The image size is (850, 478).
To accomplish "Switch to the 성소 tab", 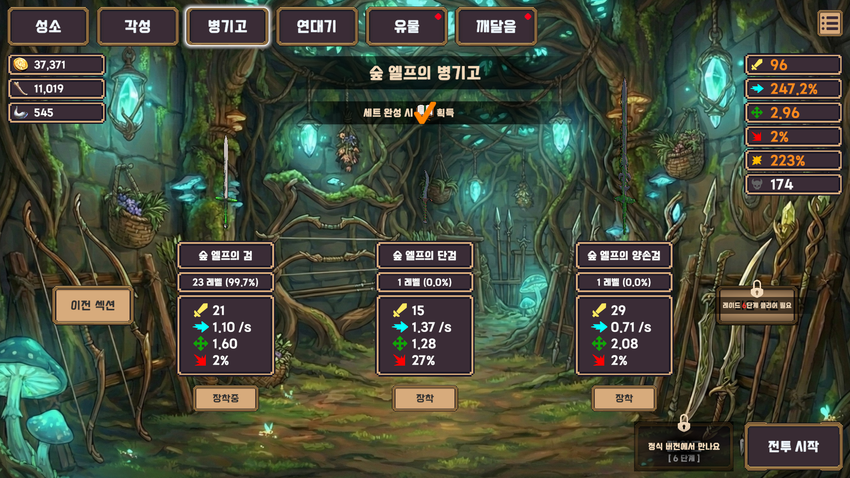I will [x=48, y=27].
